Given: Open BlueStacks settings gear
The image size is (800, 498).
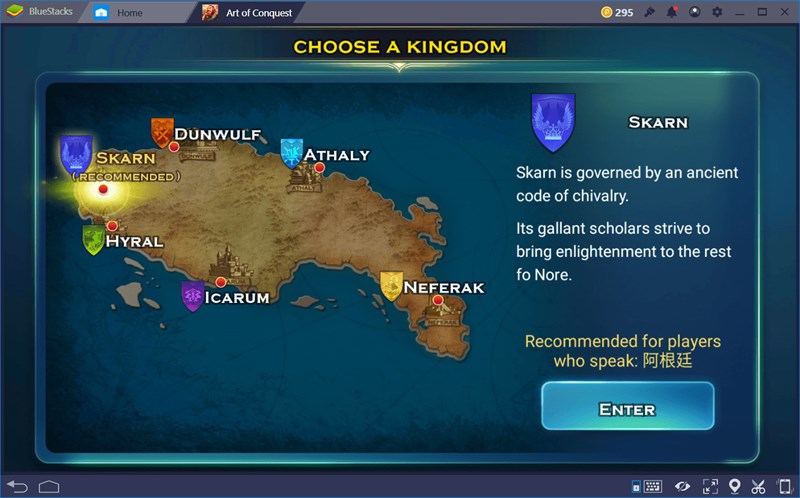Looking at the screenshot, I should tap(717, 12).
